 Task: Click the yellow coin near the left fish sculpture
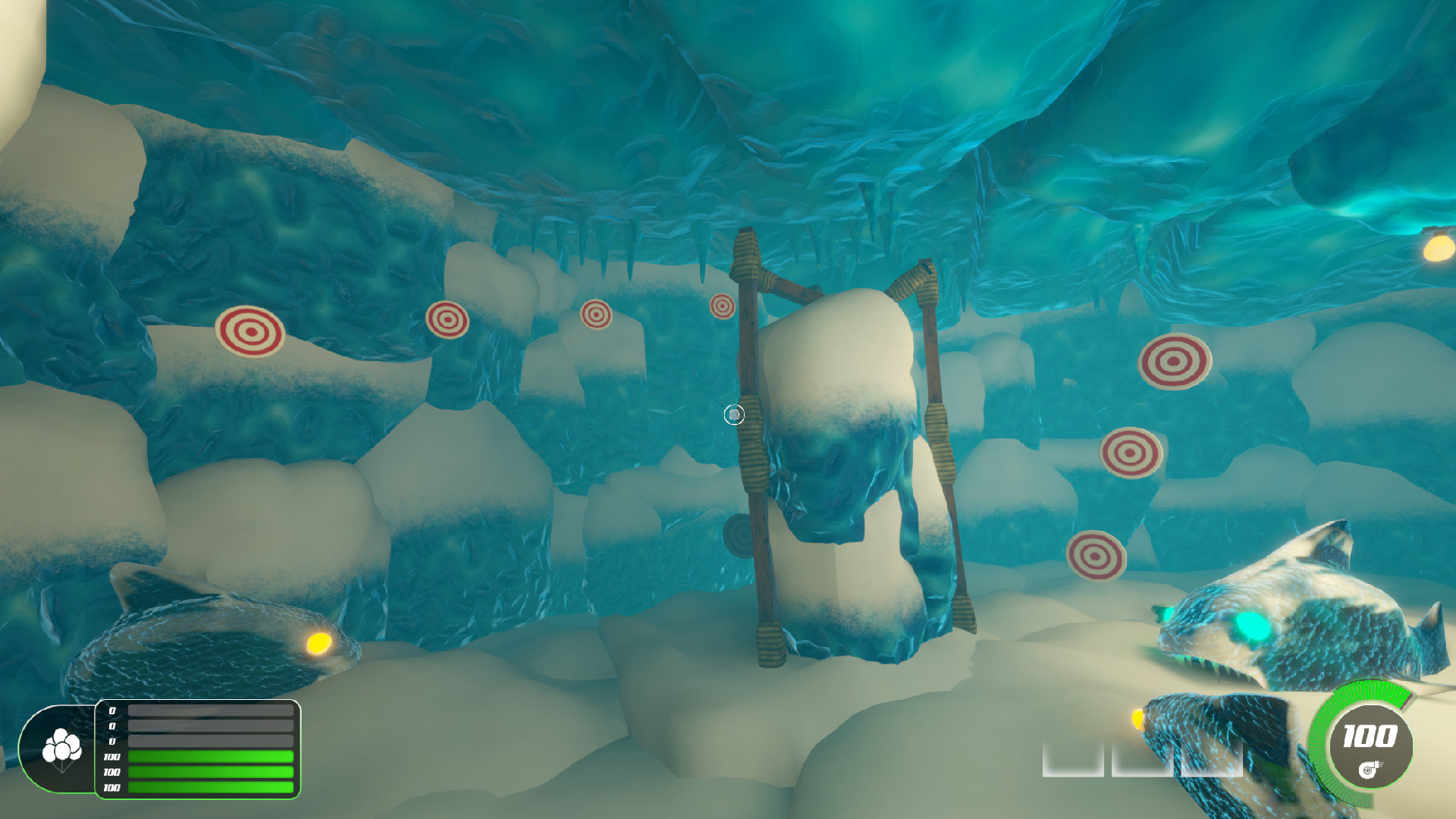[x=319, y=644]
